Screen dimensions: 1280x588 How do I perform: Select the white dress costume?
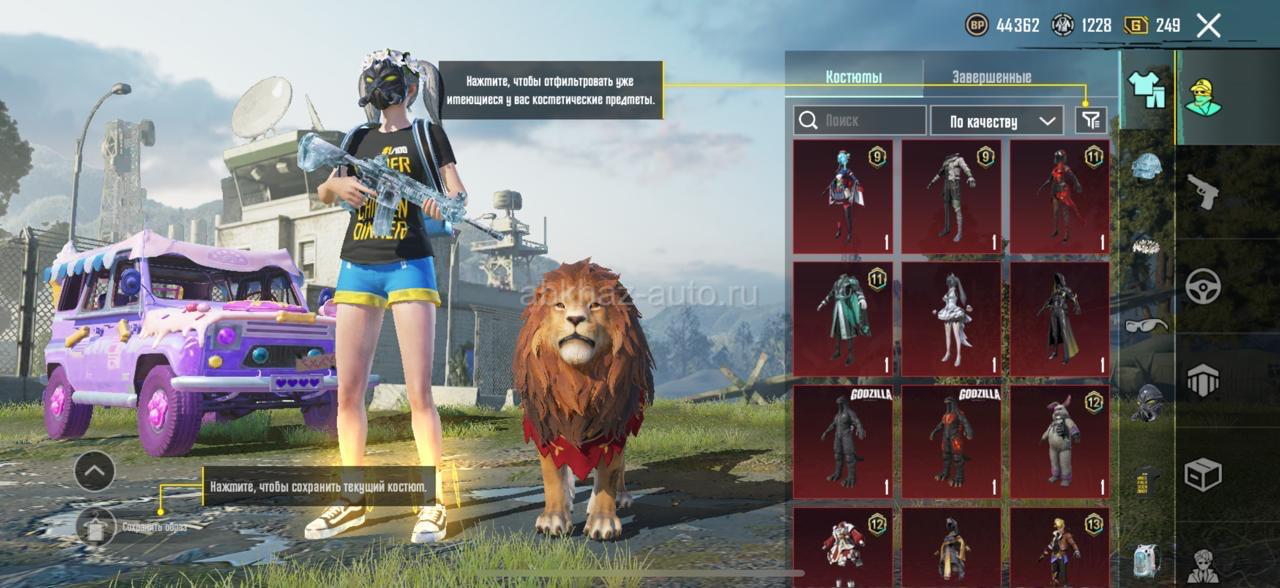click(x=951, y=319)
